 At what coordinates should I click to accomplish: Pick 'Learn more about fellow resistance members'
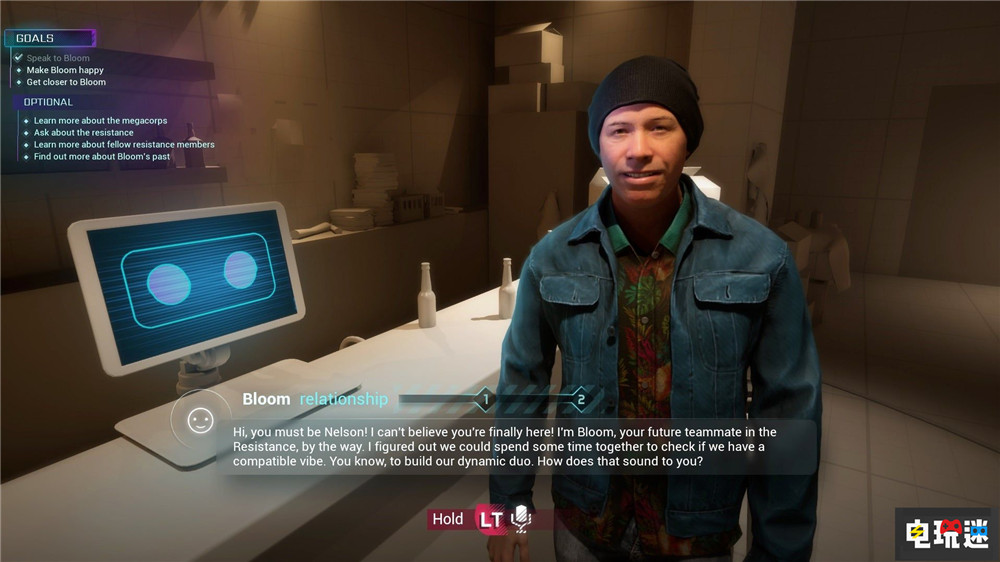click(x=124, y=145)
